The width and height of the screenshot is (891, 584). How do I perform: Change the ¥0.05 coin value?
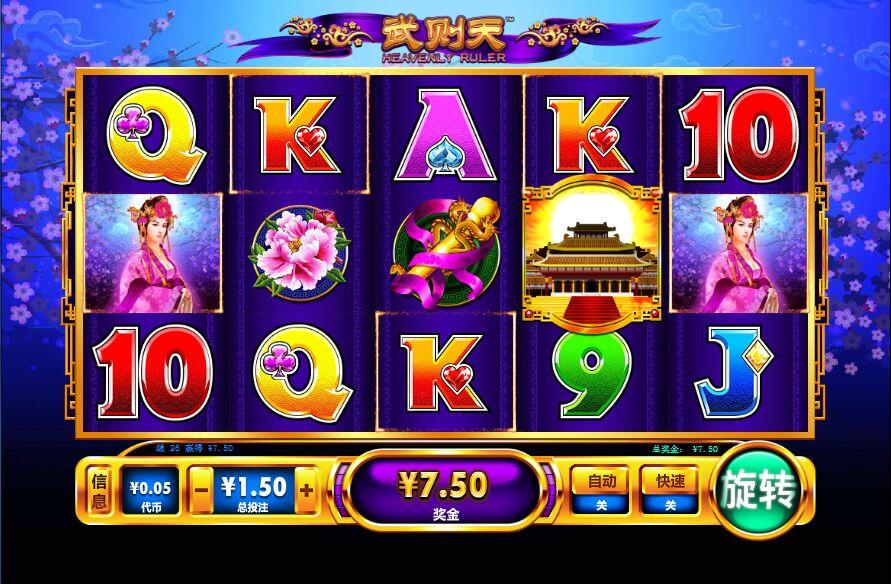point(151,491)
